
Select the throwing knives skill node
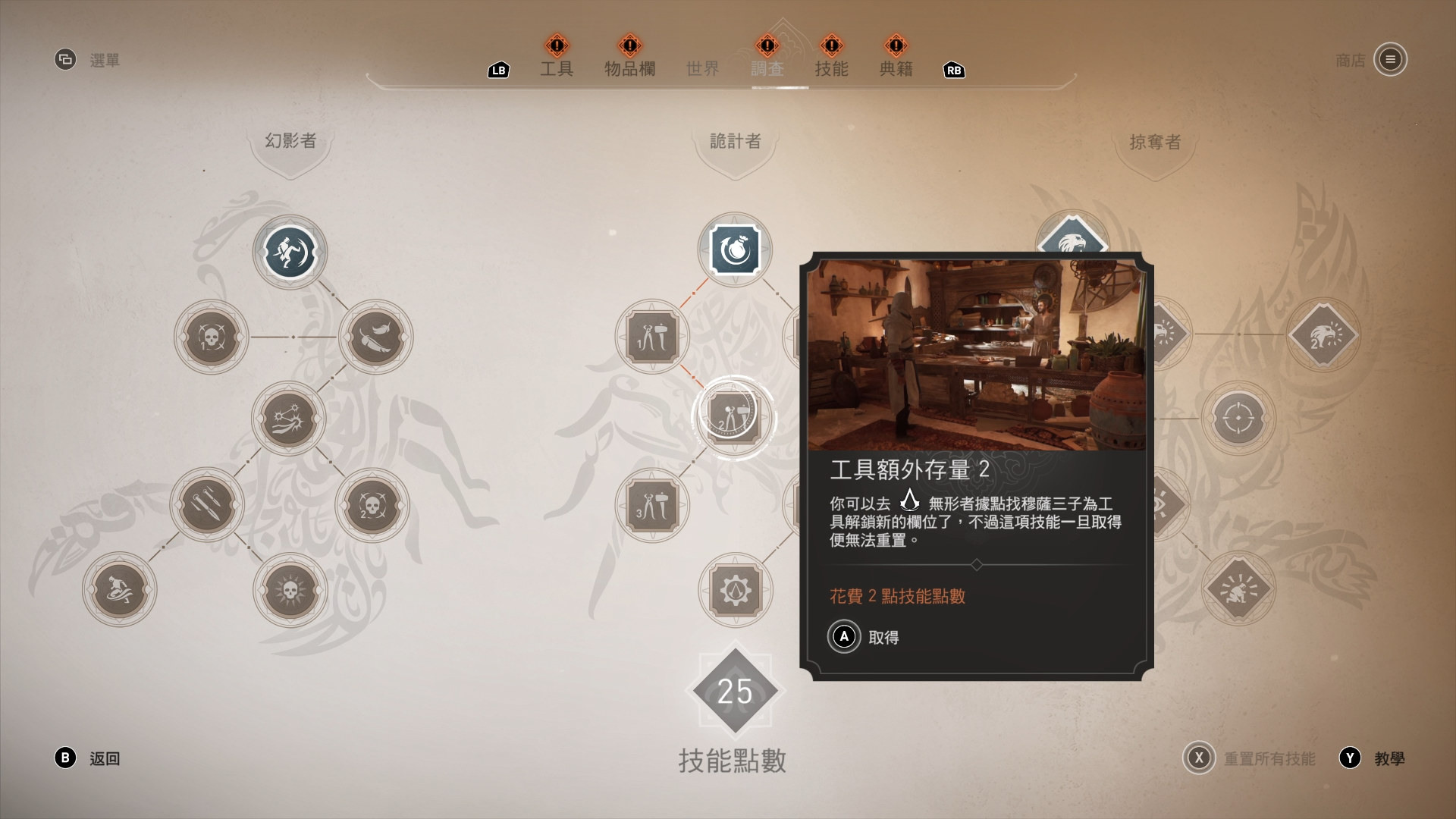point(210,506)
